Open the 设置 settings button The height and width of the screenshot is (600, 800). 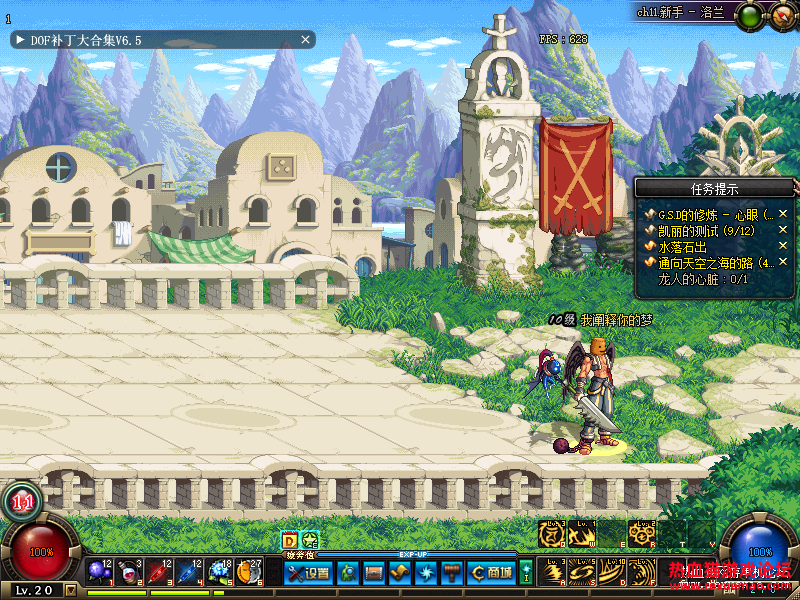(x=309, y=573)
